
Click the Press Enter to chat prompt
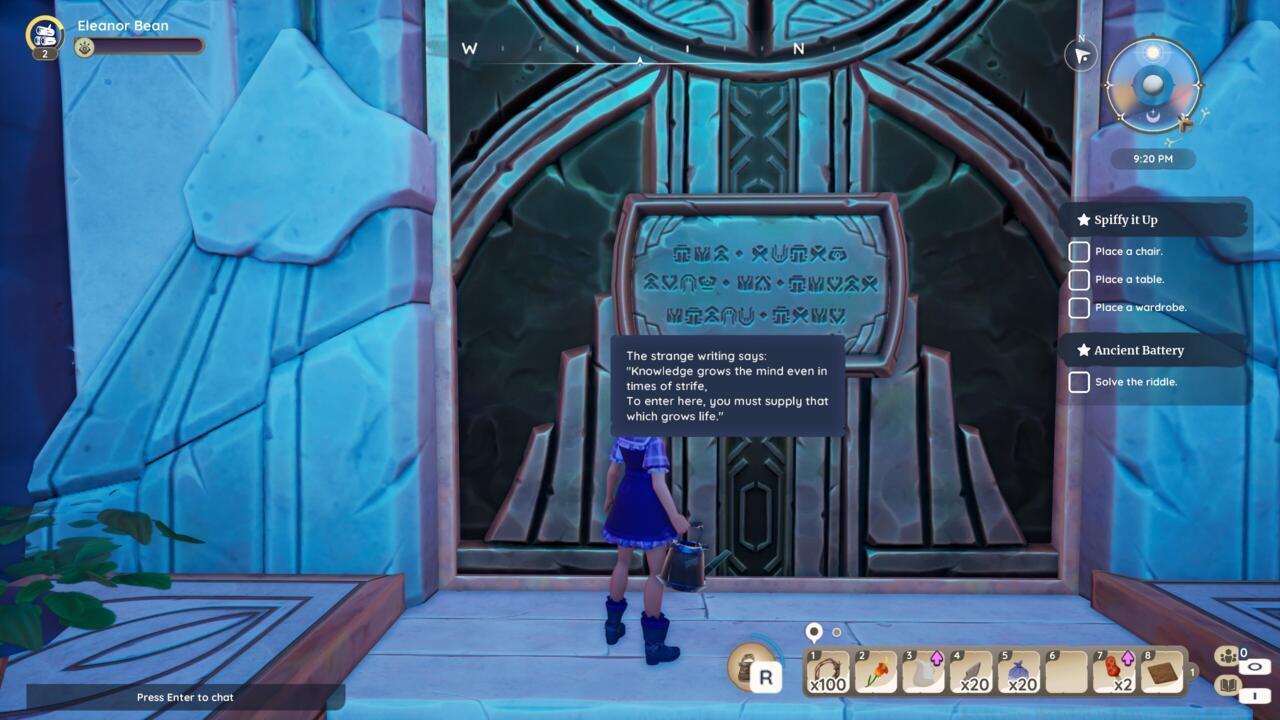[x=185, y=697]
